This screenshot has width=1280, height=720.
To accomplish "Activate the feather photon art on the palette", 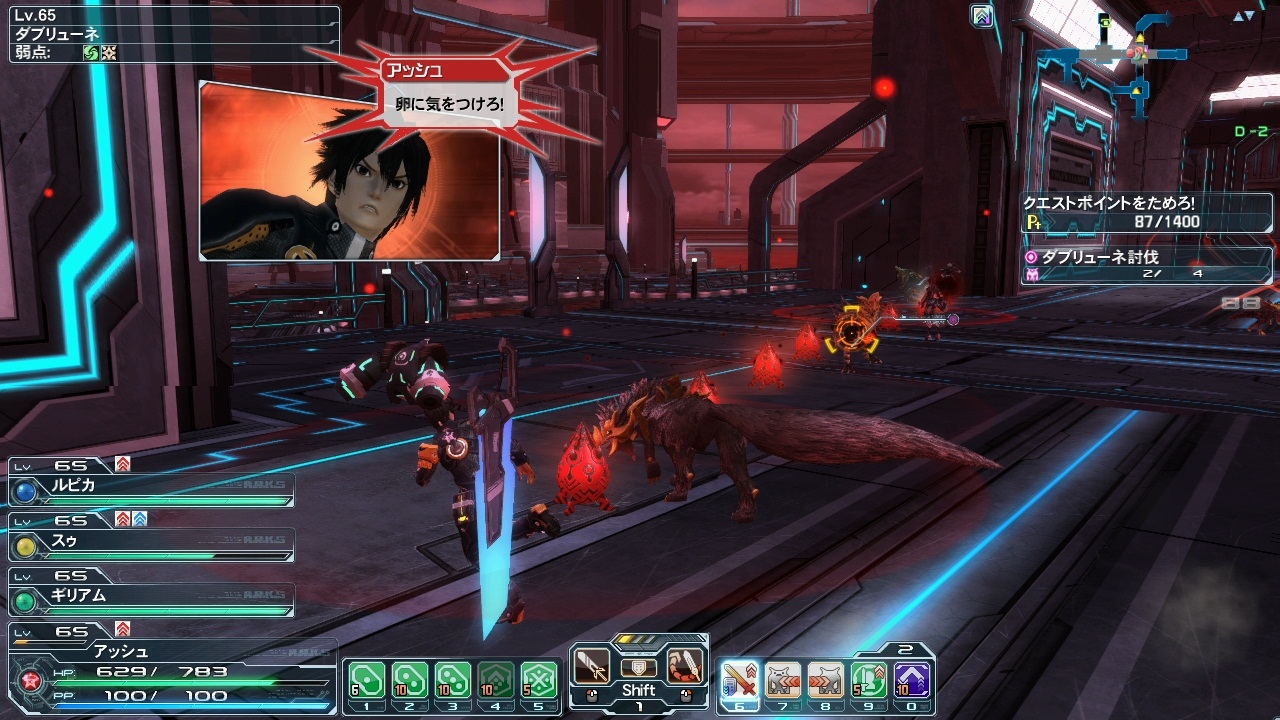I will tap(686, 666).
